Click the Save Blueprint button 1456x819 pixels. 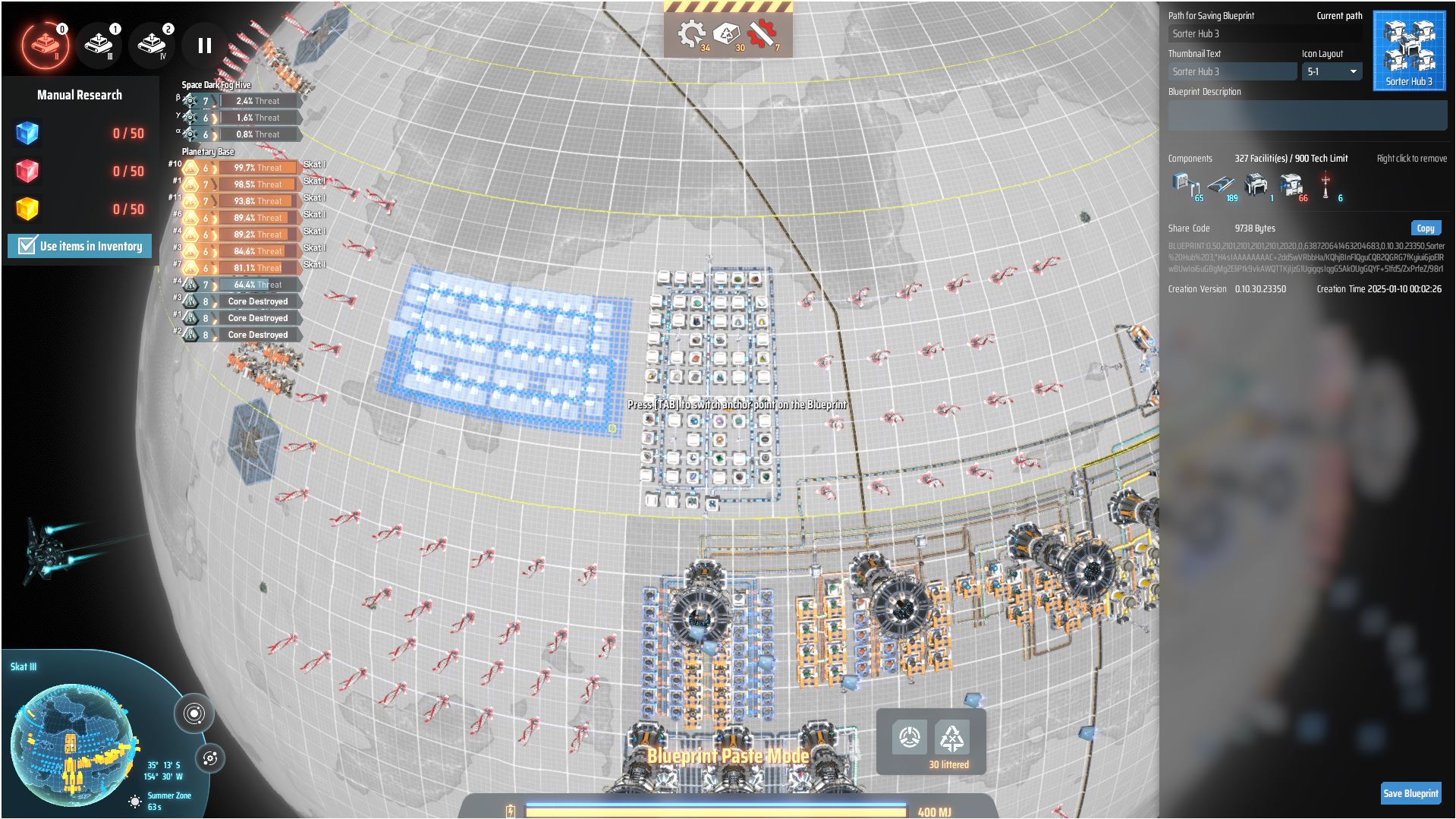click(x=1410, y=792)
